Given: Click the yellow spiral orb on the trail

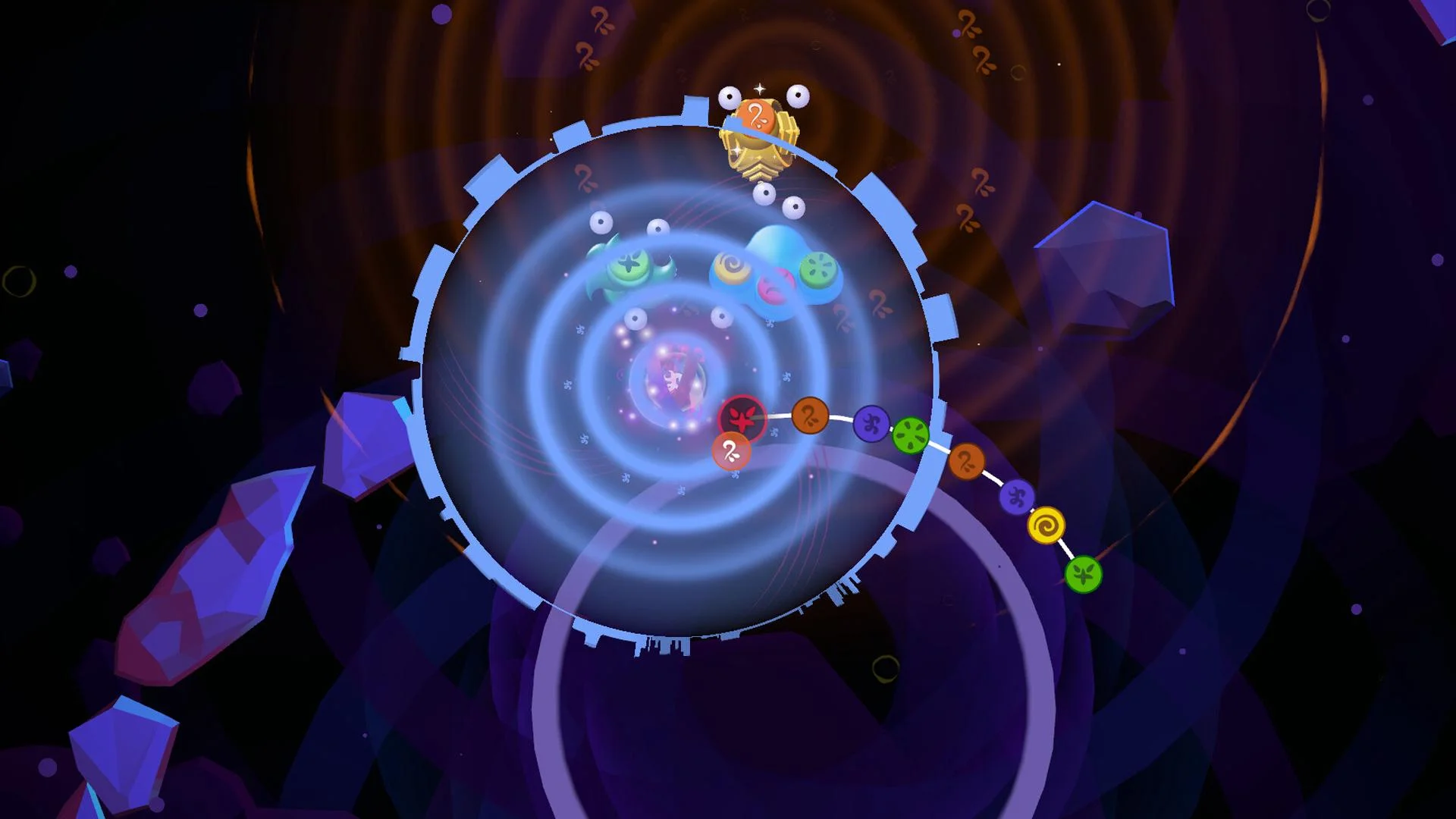Looking at the screenshot, I should pos(1047,525).
